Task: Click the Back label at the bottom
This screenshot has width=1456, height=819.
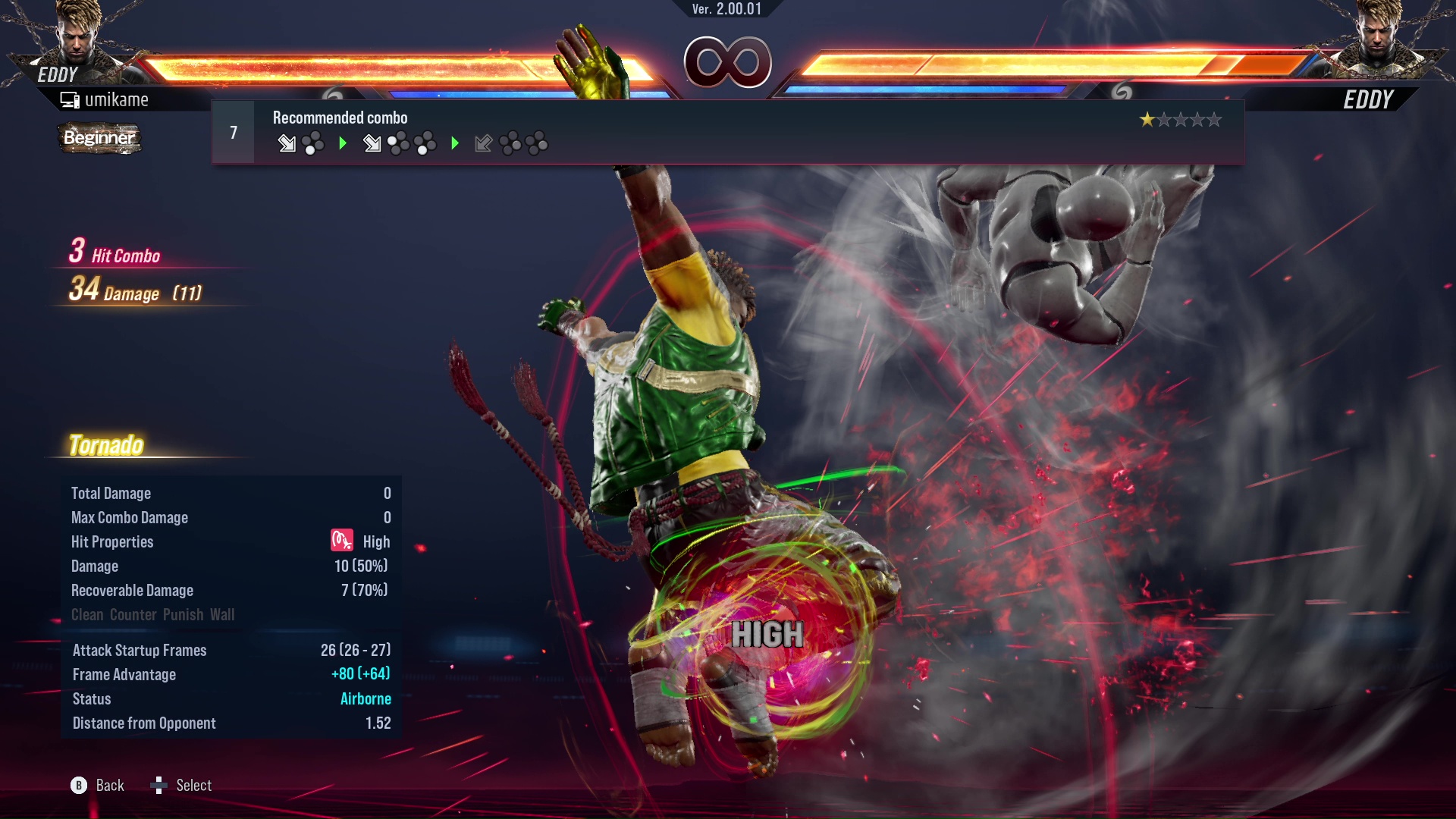Action: [x=109, y=786]
